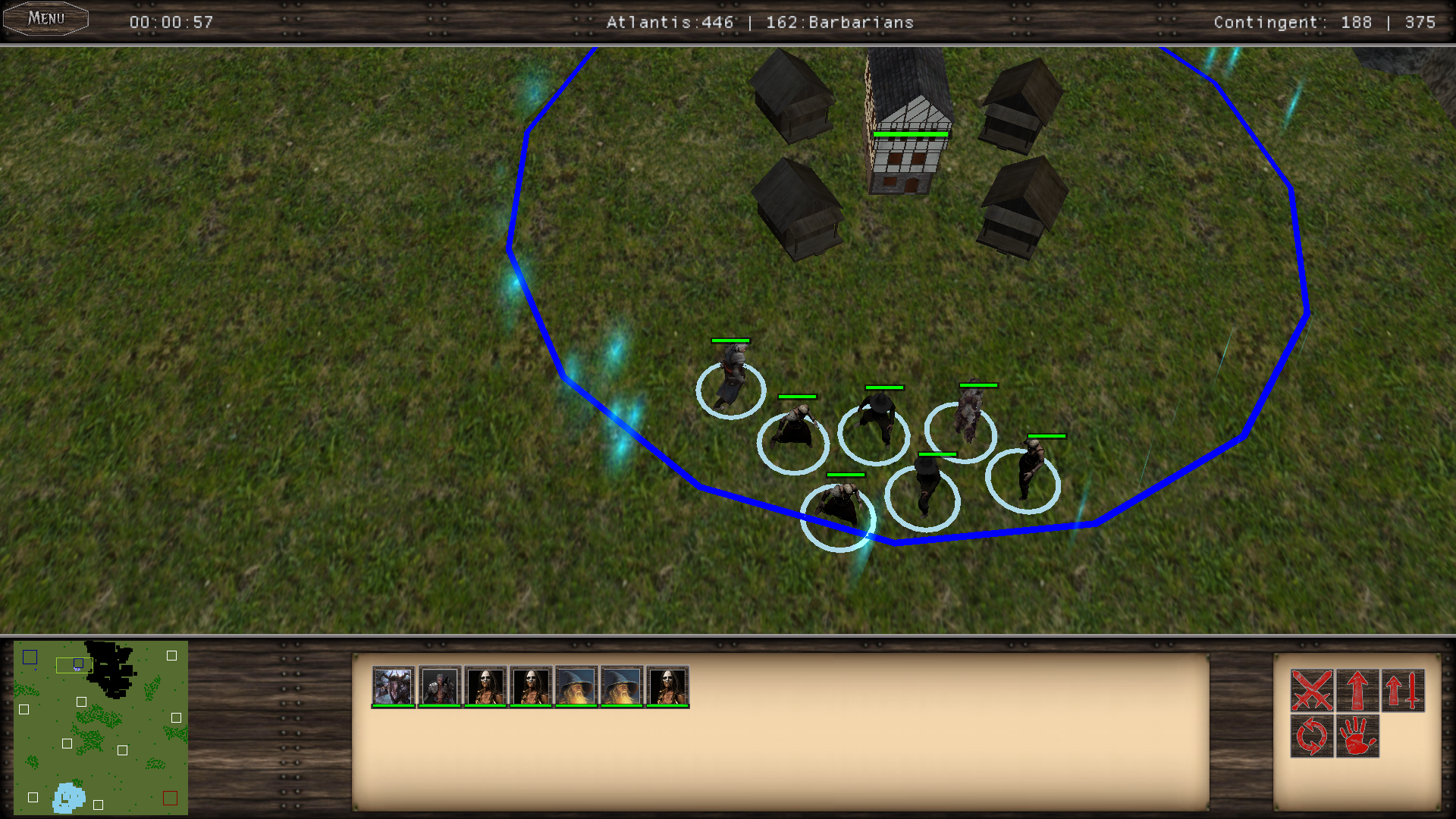1456x819 pixels.
Task: Choose the circular arrows patrol command
Action: click(x=1312, y=736)
